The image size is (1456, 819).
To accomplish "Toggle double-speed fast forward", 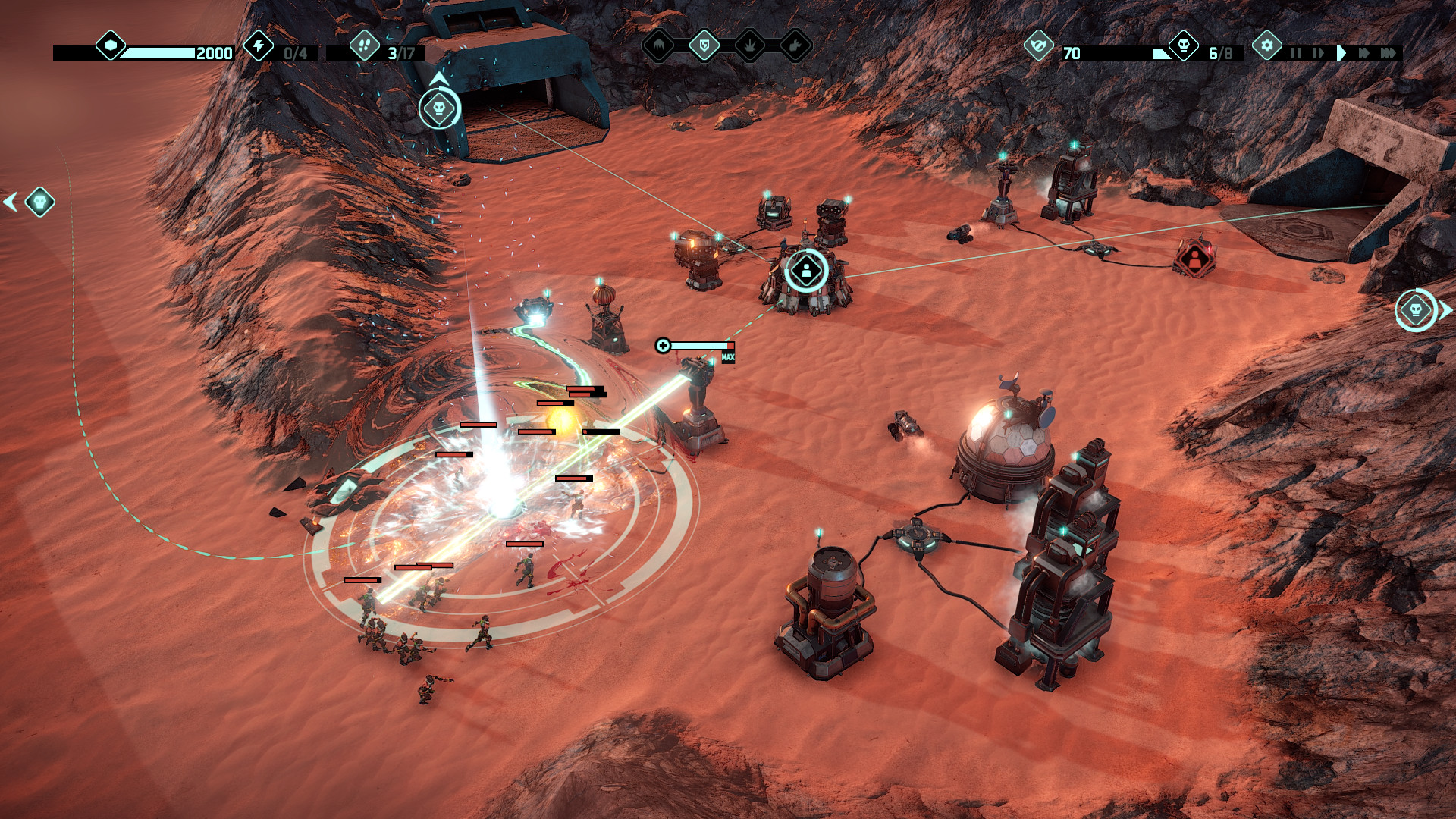I will 1364,52.
